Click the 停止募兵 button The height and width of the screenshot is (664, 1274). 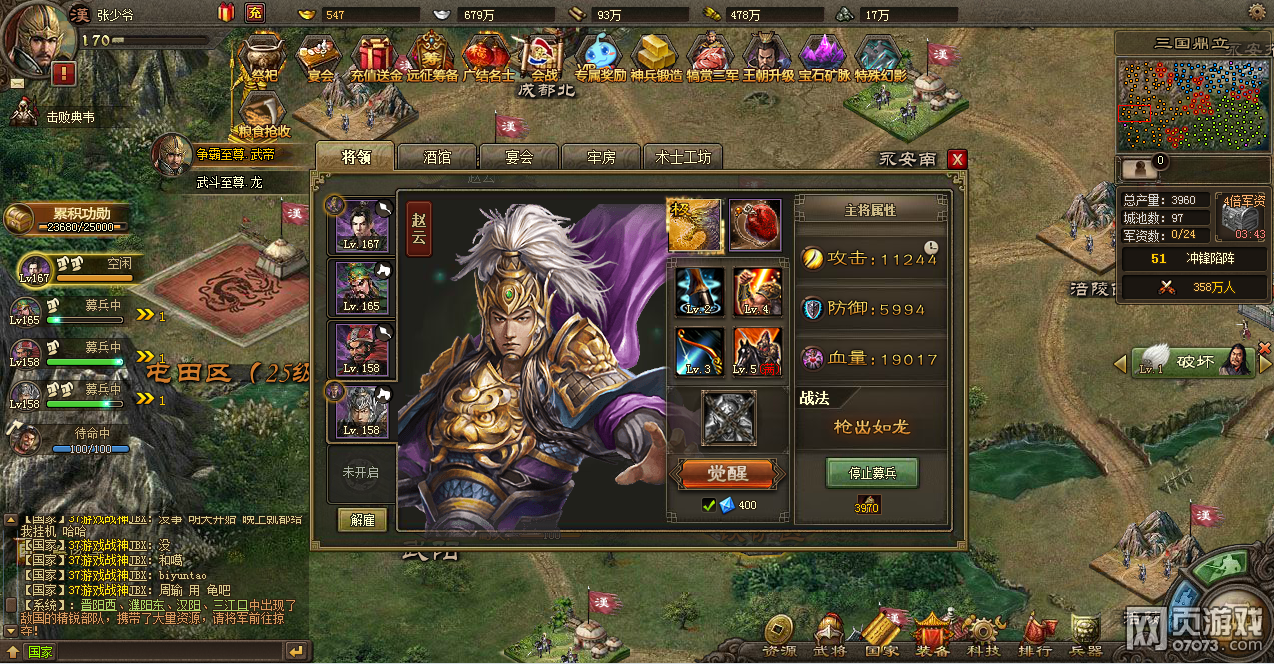coord(872,472)
